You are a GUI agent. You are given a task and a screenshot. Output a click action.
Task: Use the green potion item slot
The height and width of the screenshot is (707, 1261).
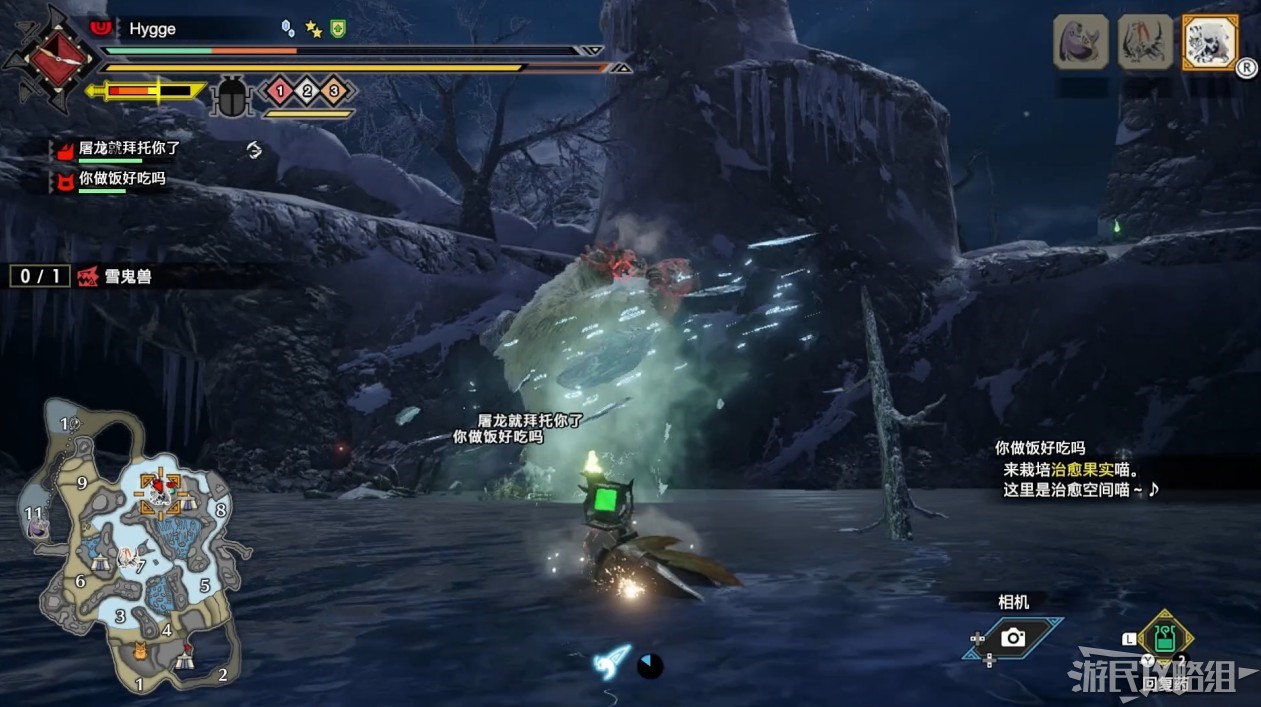(1165, 636)
